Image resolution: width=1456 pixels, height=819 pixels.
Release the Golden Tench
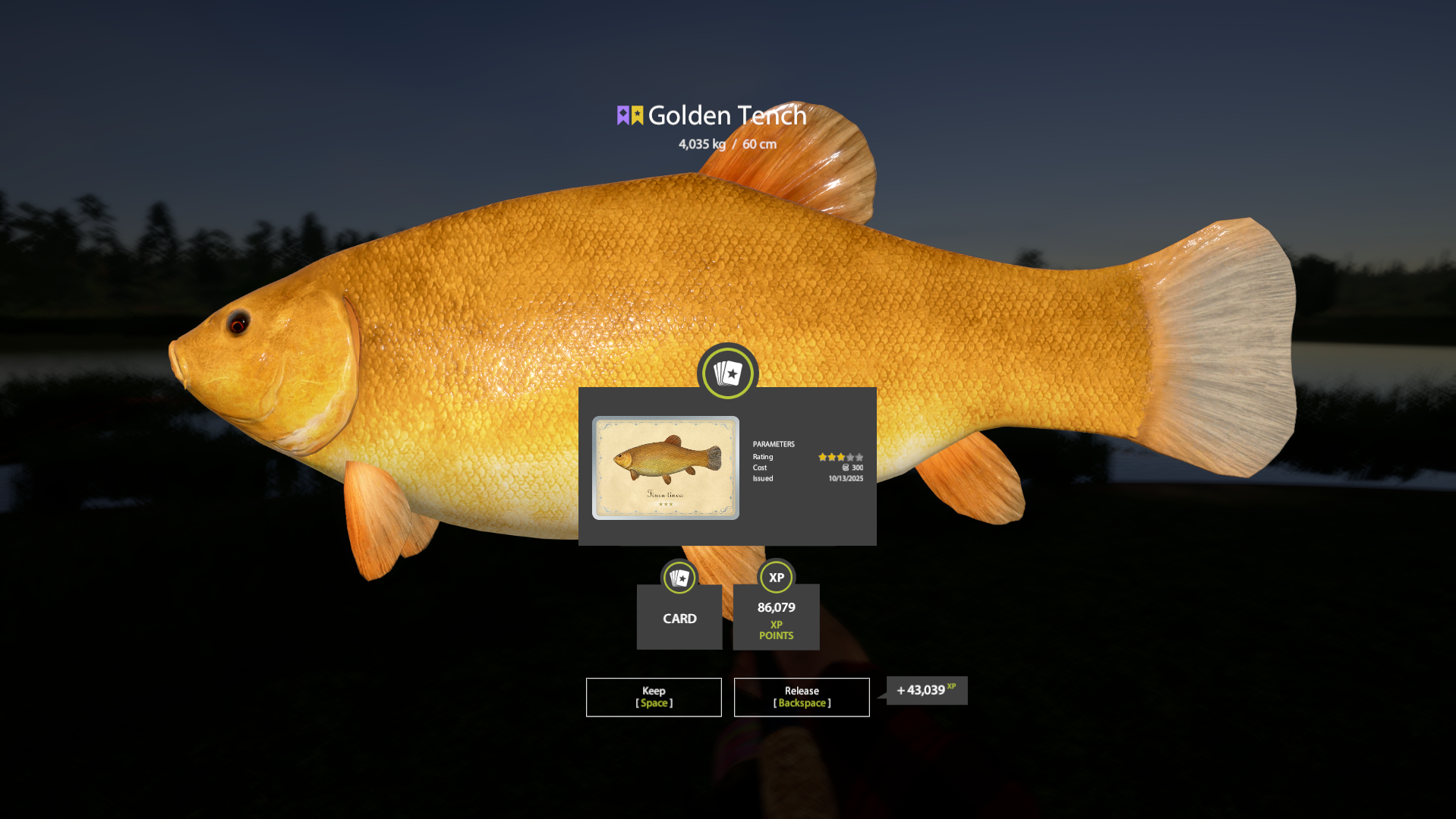802,697
